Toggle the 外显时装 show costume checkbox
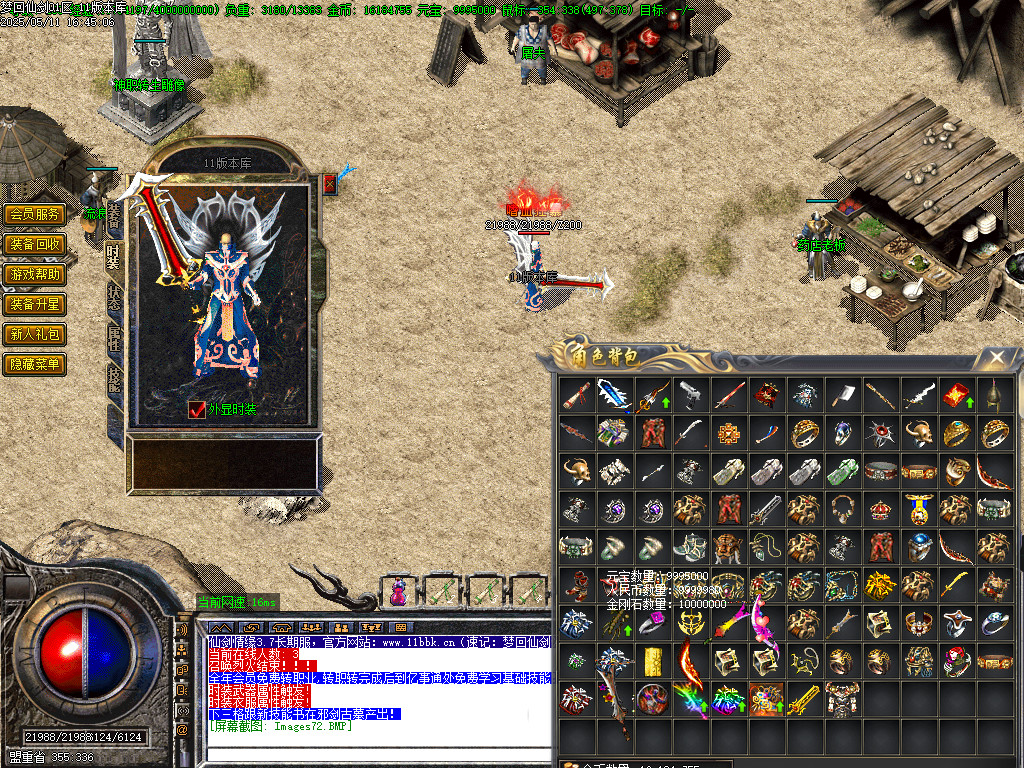Image resolution: width=1024 pixels, height=768 pixels. tap(197, 409)
